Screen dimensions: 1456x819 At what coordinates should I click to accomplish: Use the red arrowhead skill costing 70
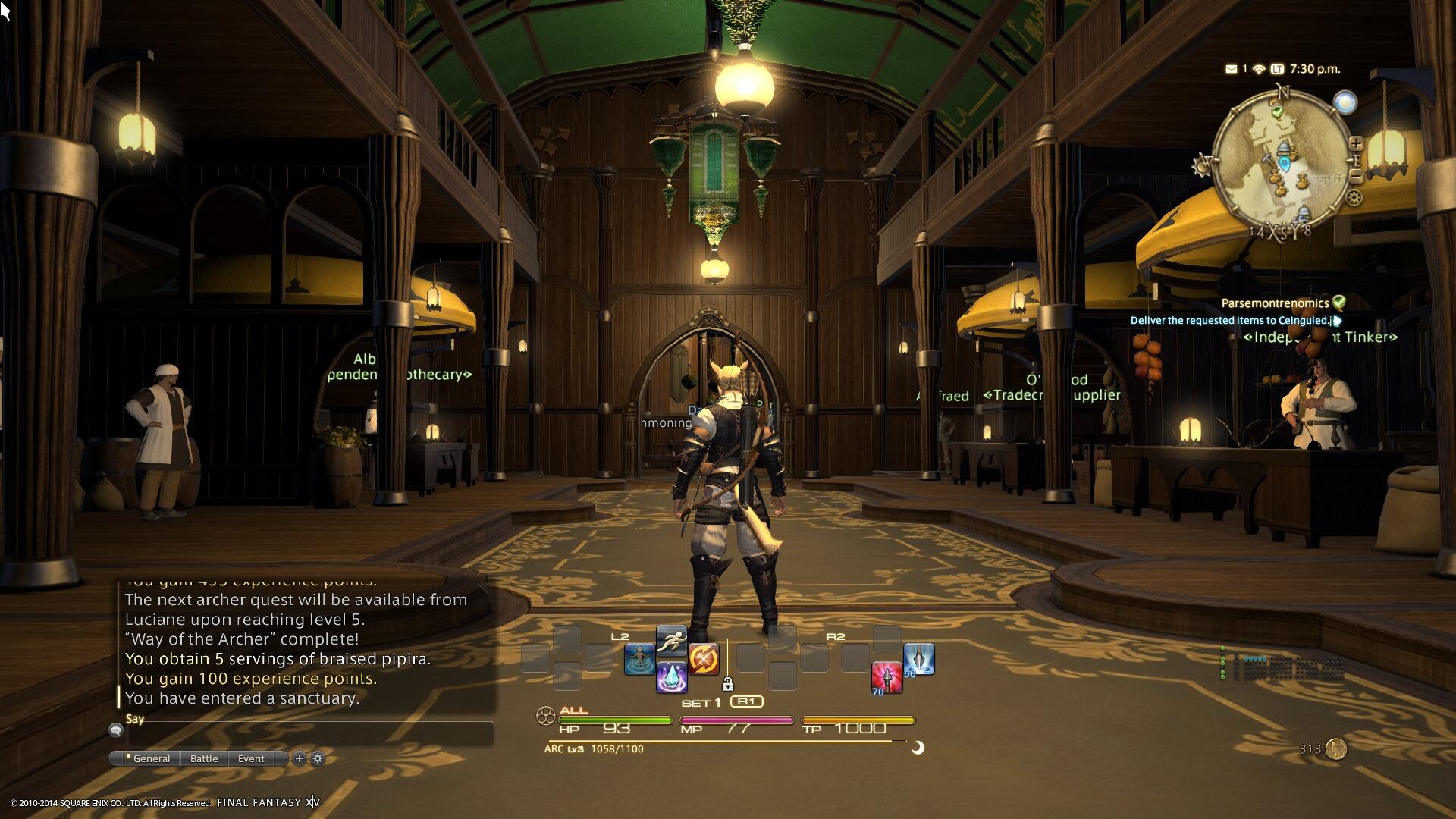click(886, 676)
